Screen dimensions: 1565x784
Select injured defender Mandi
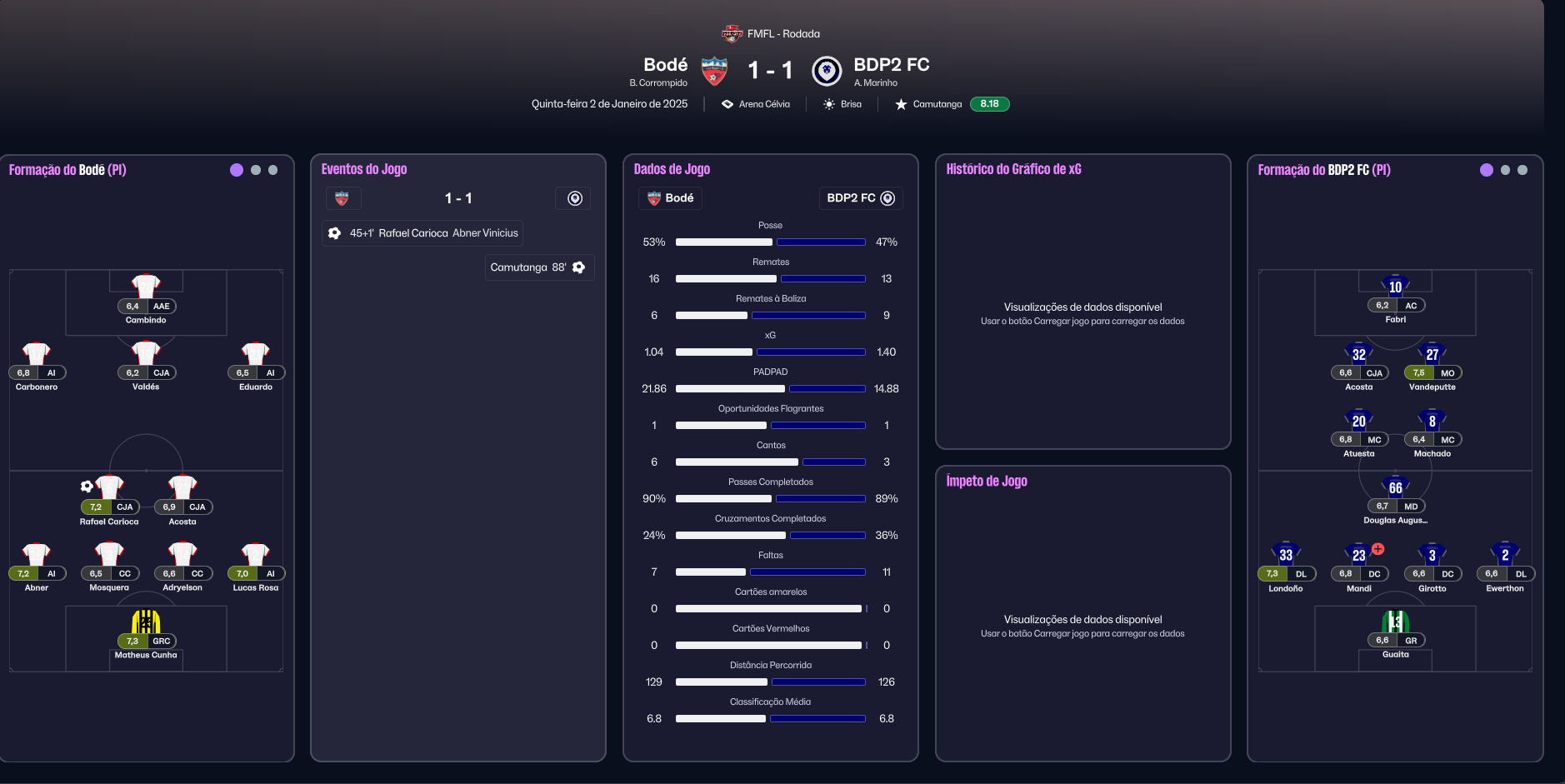point(1358,557)
